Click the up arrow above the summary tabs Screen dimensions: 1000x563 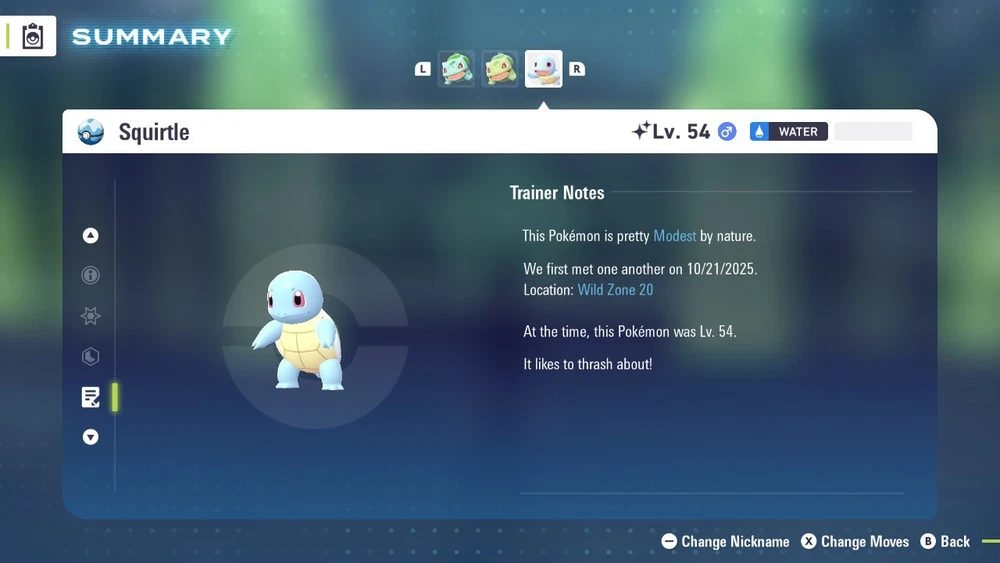pyautogui.click(x=91, y=236)
